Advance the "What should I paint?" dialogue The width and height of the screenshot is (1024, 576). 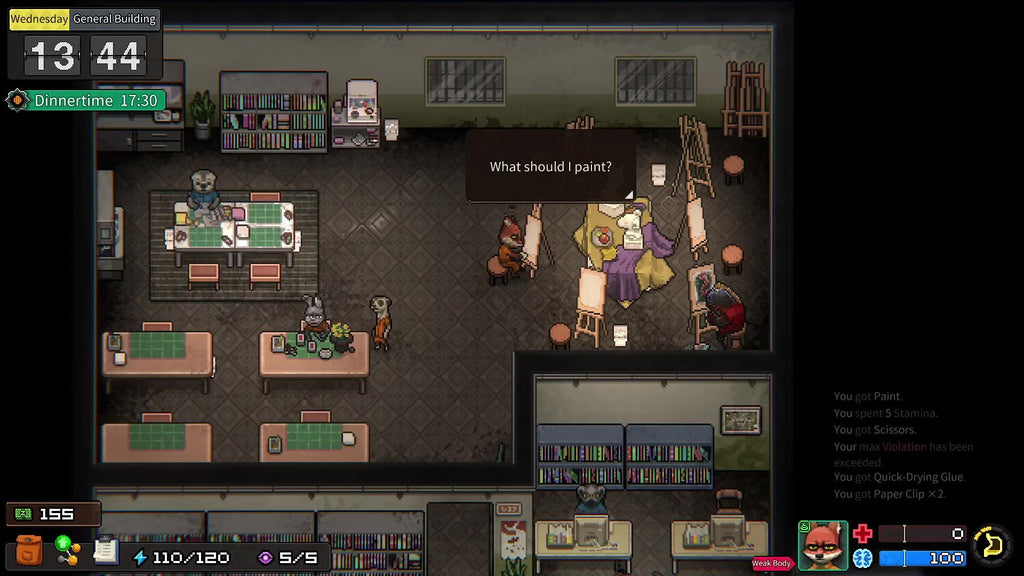click(550, 167)
